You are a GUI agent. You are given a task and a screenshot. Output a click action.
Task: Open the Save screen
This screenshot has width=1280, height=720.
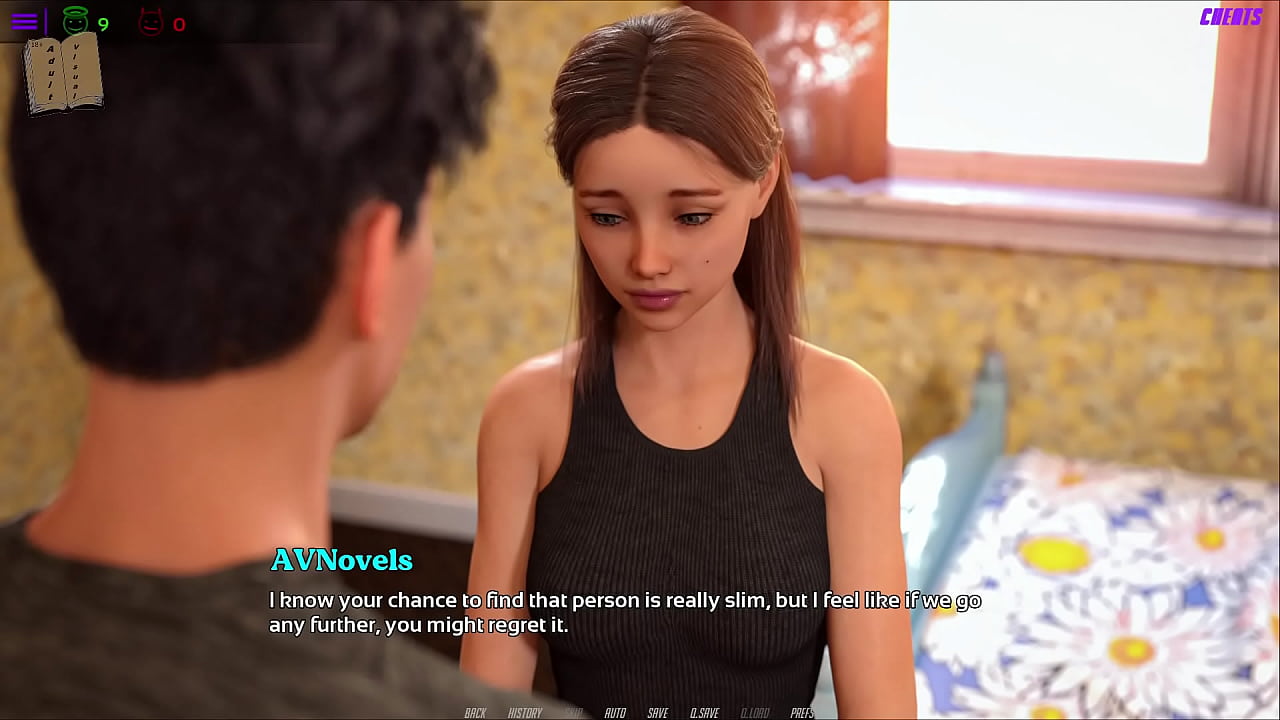point(657,712)
